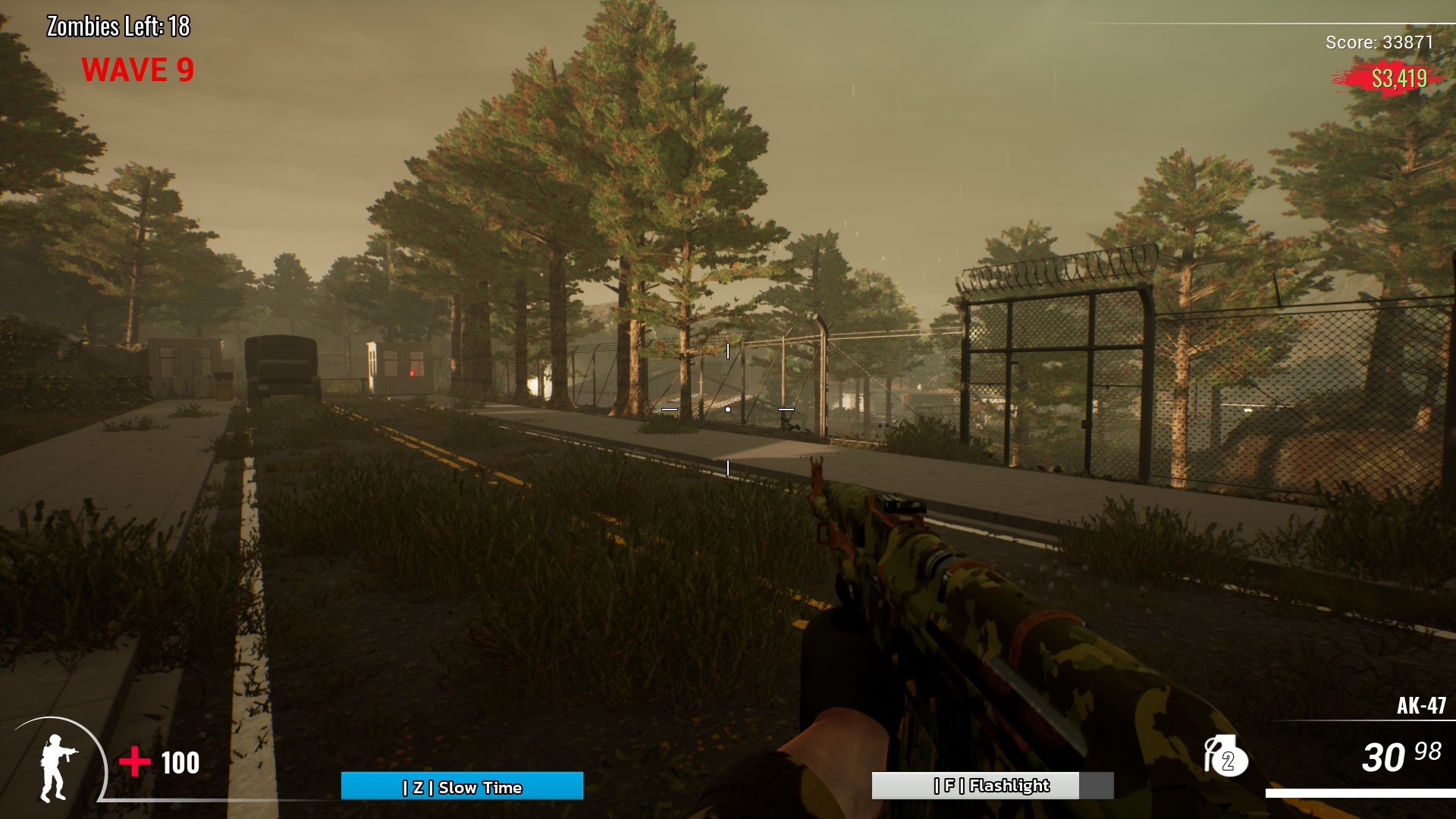Click the soldier stance silhouette icon
The height and width of the screenshot is (819, 1456).
57,767
